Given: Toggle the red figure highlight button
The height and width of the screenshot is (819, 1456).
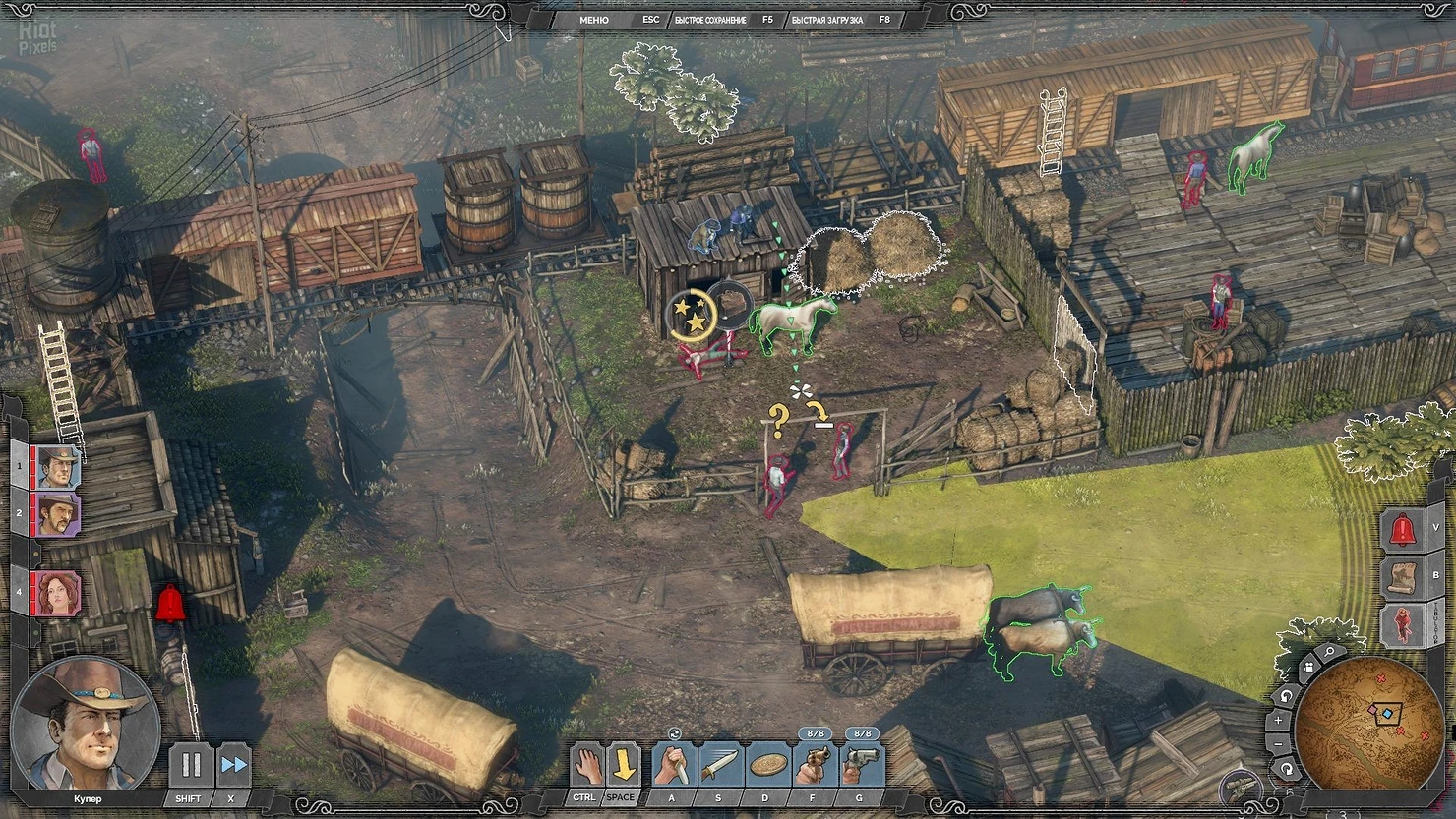Looking at the screenshot, I should click(1404, 624).
